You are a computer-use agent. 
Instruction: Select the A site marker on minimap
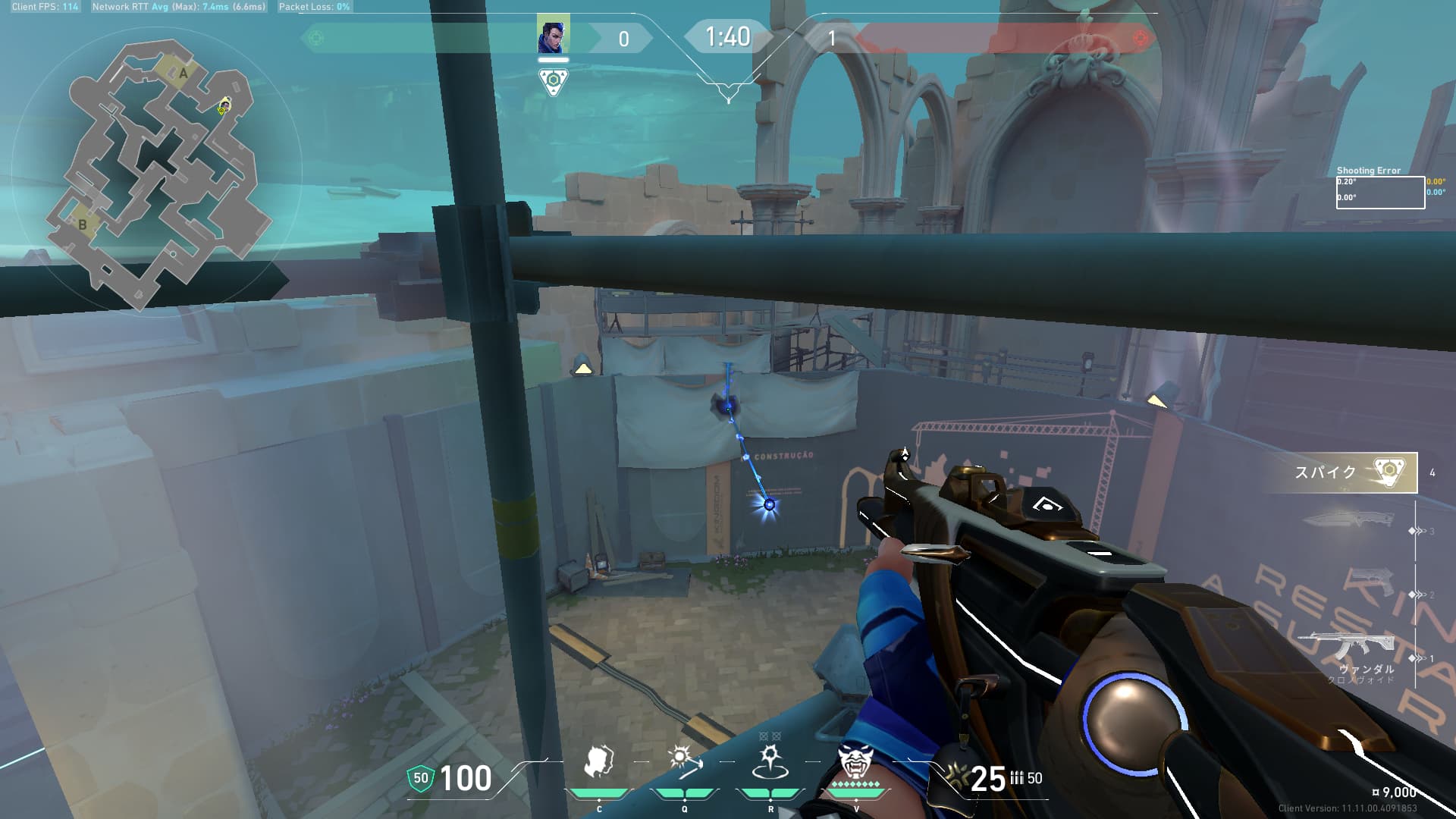(183, 74)
